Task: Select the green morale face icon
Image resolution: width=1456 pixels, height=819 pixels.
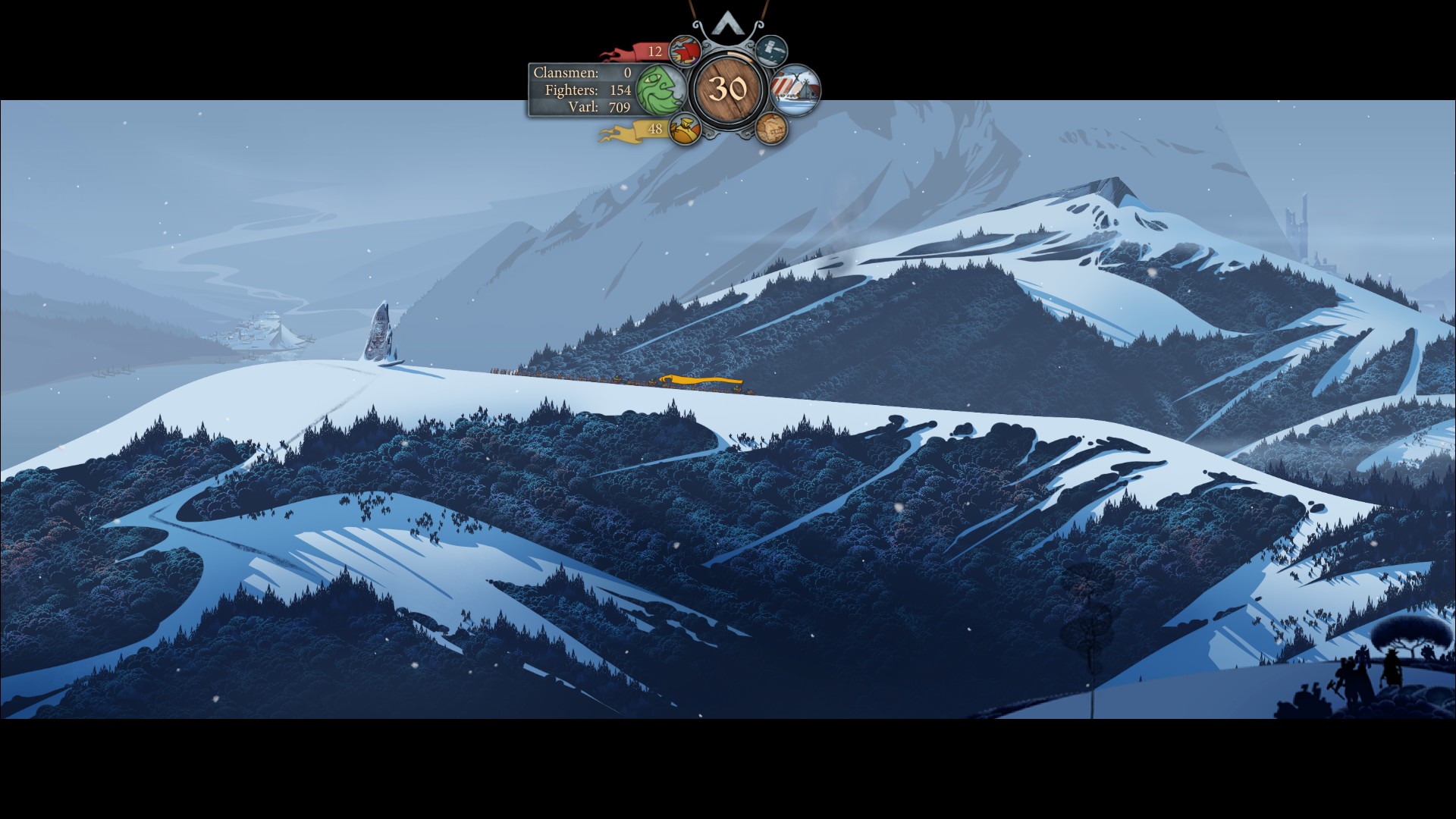Action: (659, 89)
